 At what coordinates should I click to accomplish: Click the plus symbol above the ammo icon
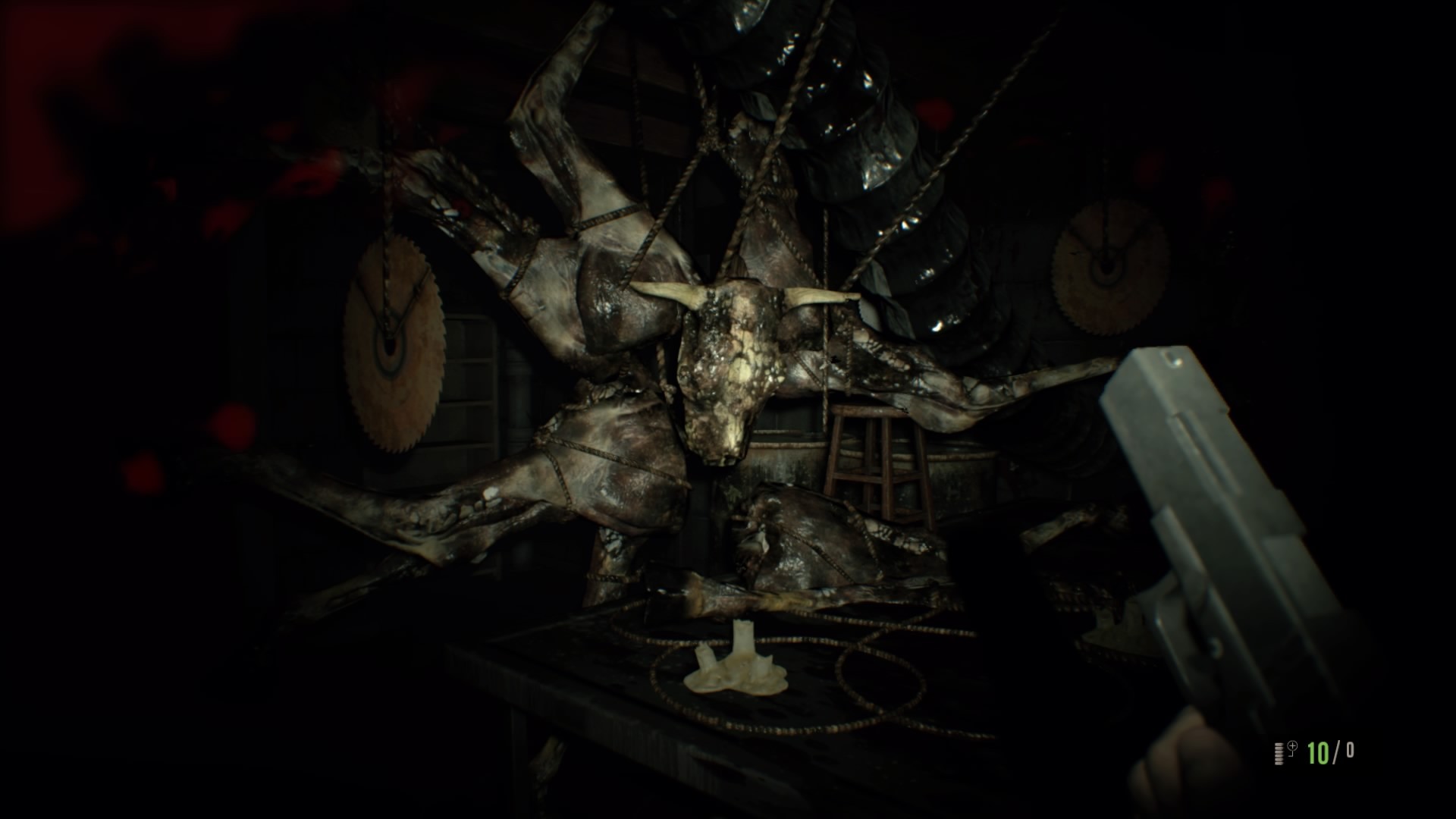(x=1292, y=745)
